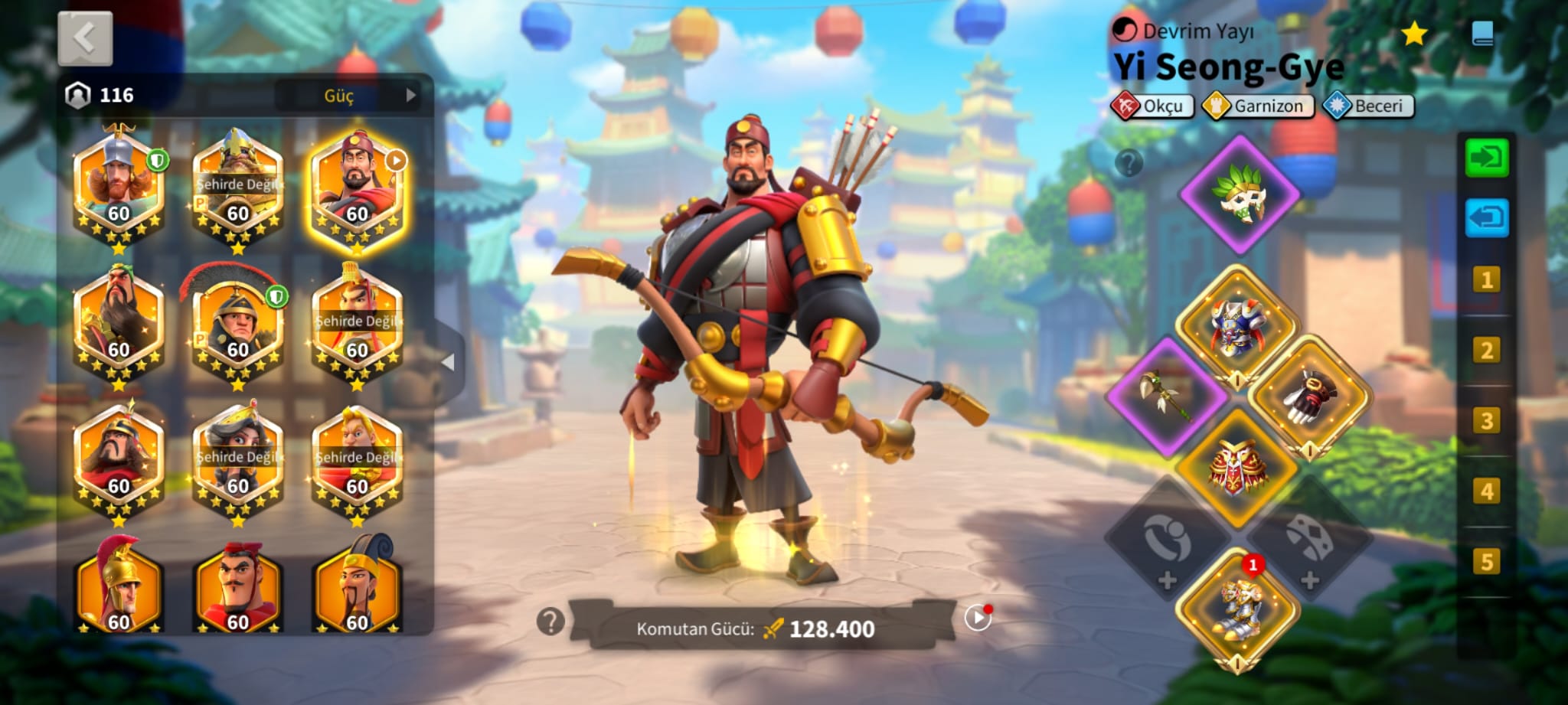The height and width of the screenshot is (705, 1568).
Task: Collapse the commander list panel arrow
Action: (x=449, y=361)
